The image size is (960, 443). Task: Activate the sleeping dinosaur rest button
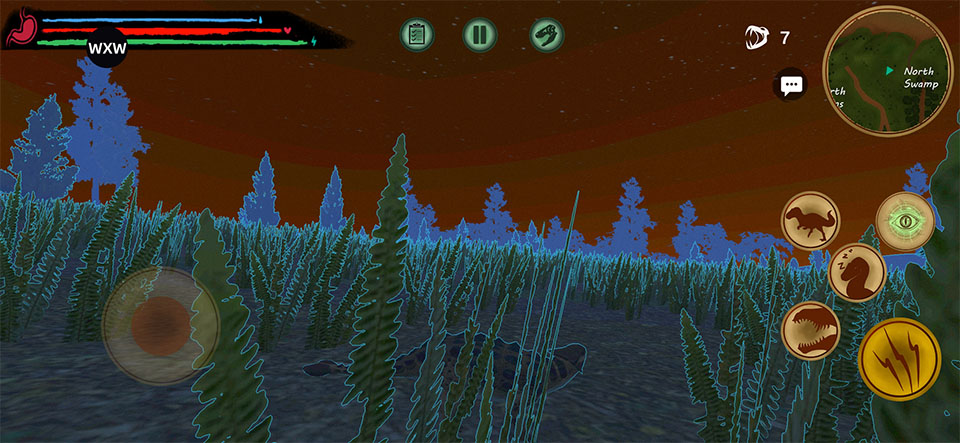(x=857, y=272)
